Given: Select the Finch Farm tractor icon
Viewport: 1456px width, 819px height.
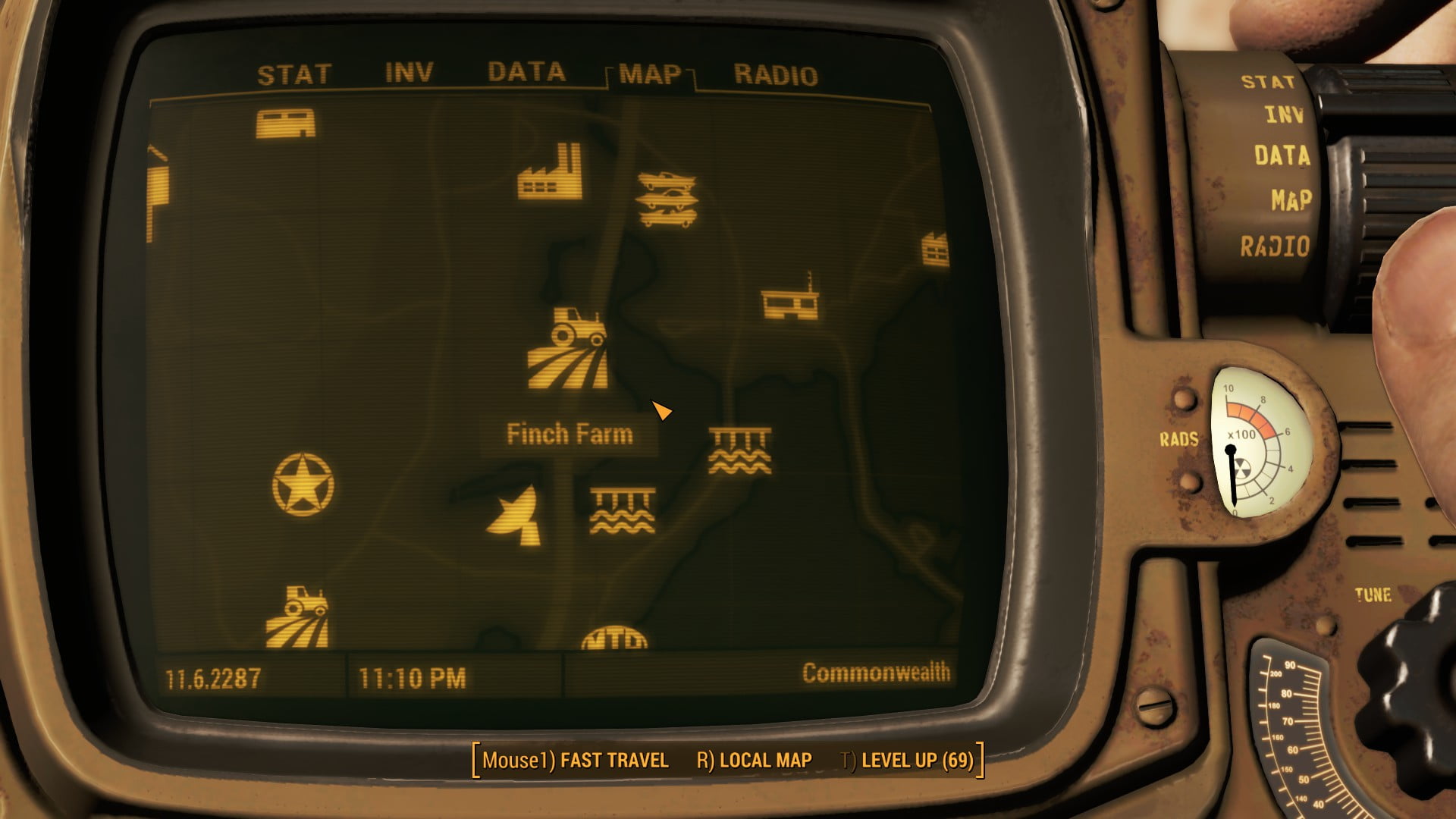Looking at the screenshot, I should point(569,345).
